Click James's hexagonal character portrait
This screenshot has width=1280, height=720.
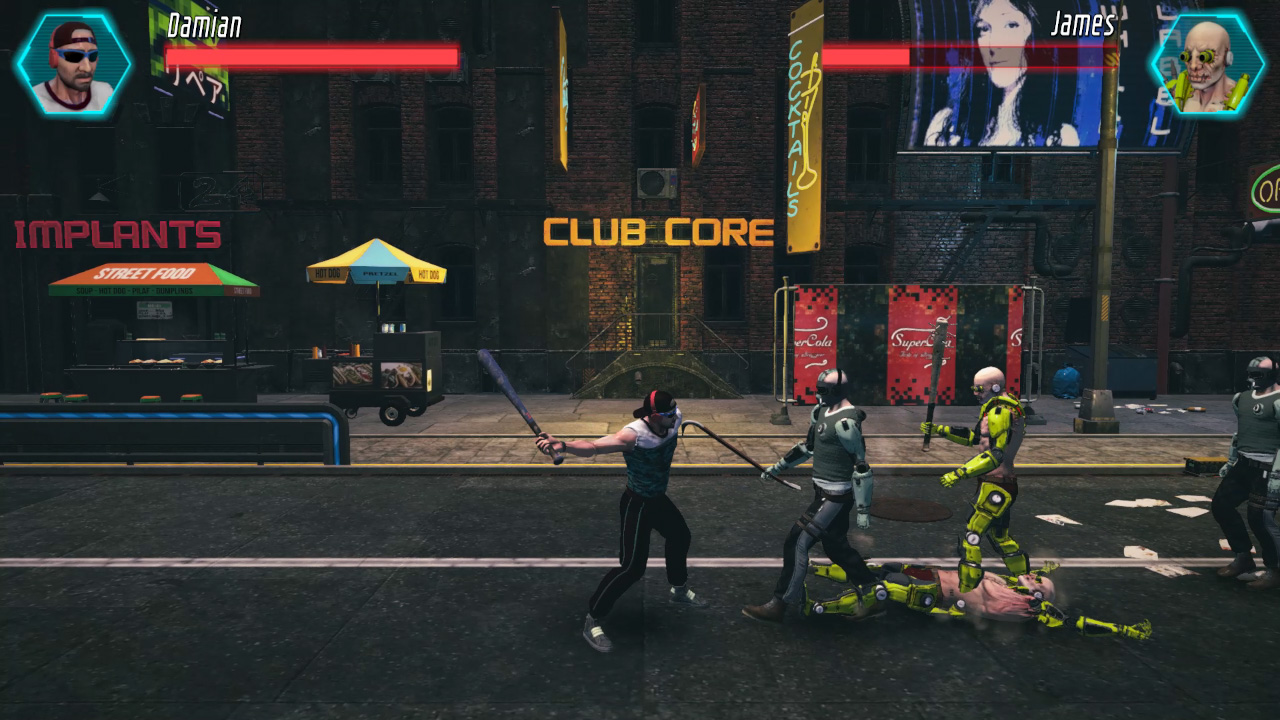click(x=1207, y=64)
